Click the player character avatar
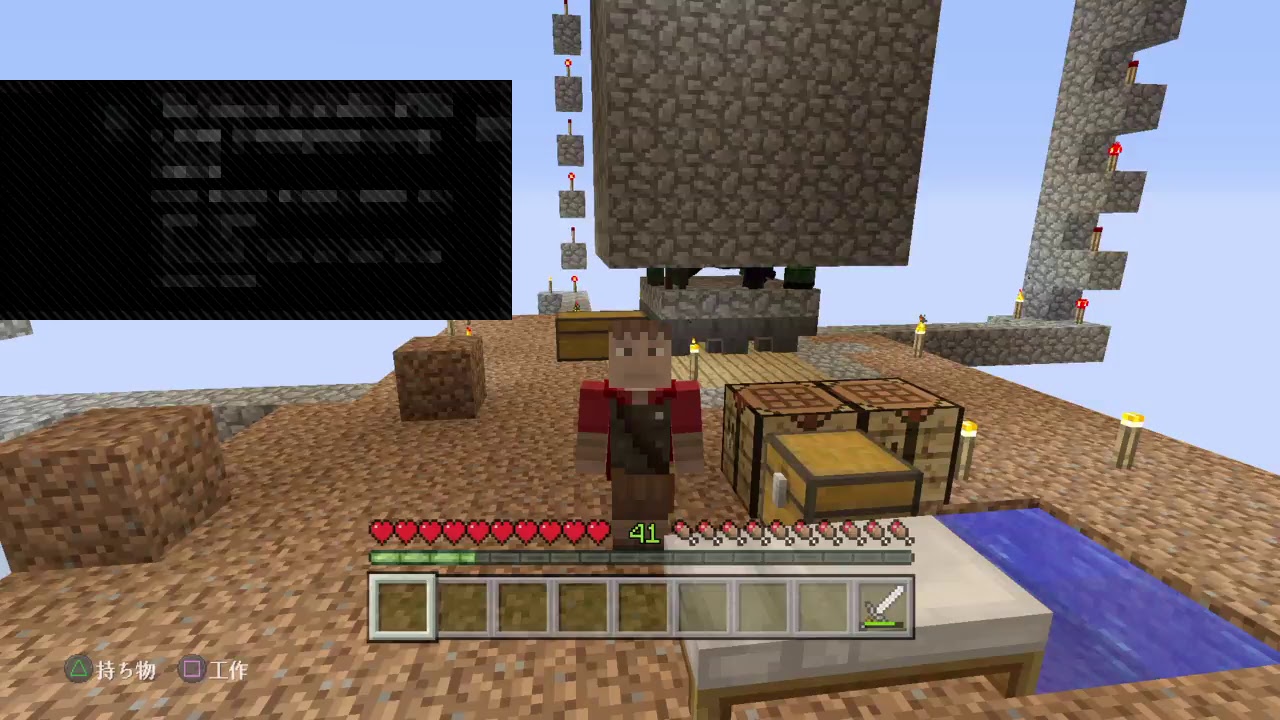This screenshot has width=1280, height=720. pyautogui.click(x=635, y=420)
